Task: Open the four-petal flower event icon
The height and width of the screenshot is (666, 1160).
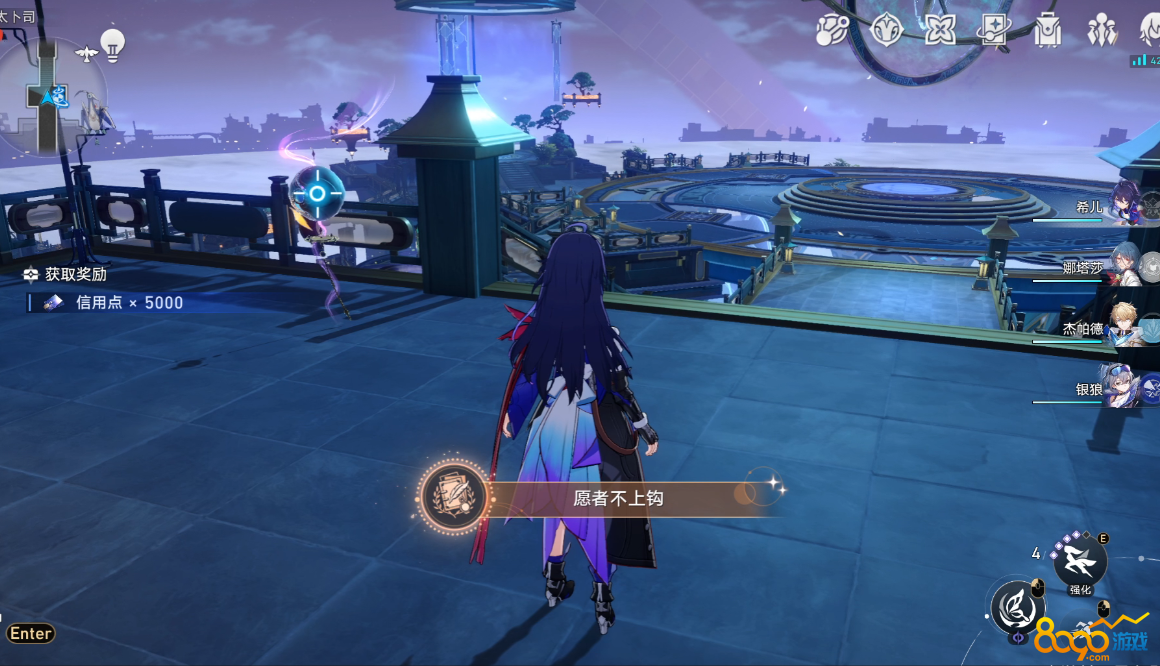Action: [940, 30]
